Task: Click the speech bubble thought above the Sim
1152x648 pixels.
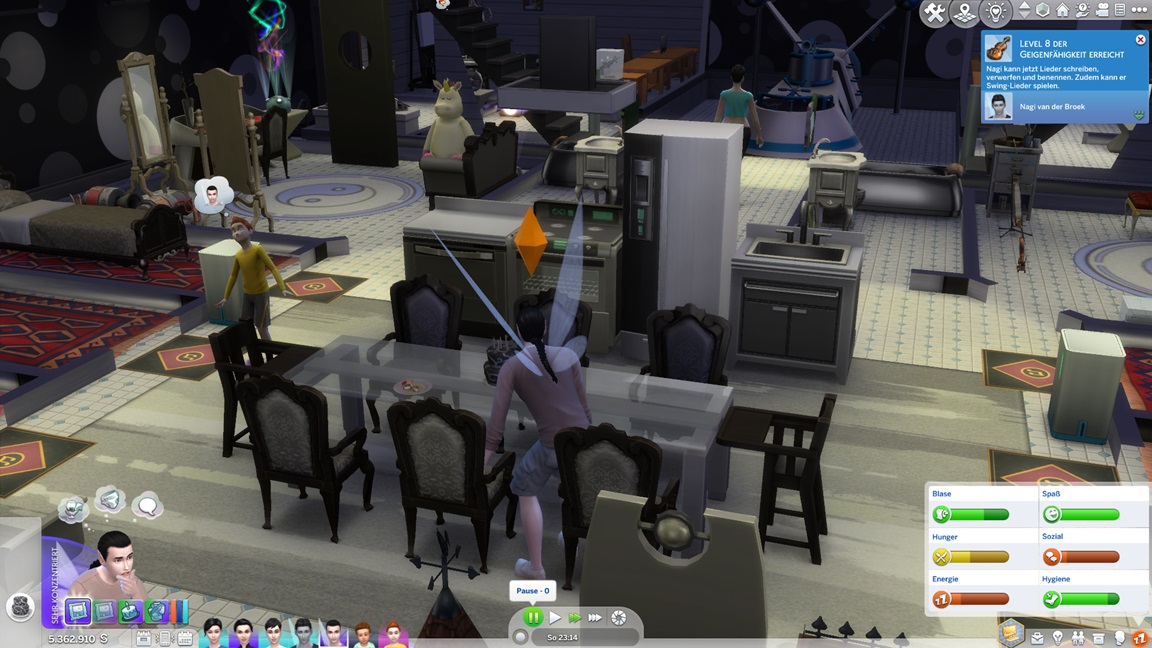Action: (x=148, y=506)
